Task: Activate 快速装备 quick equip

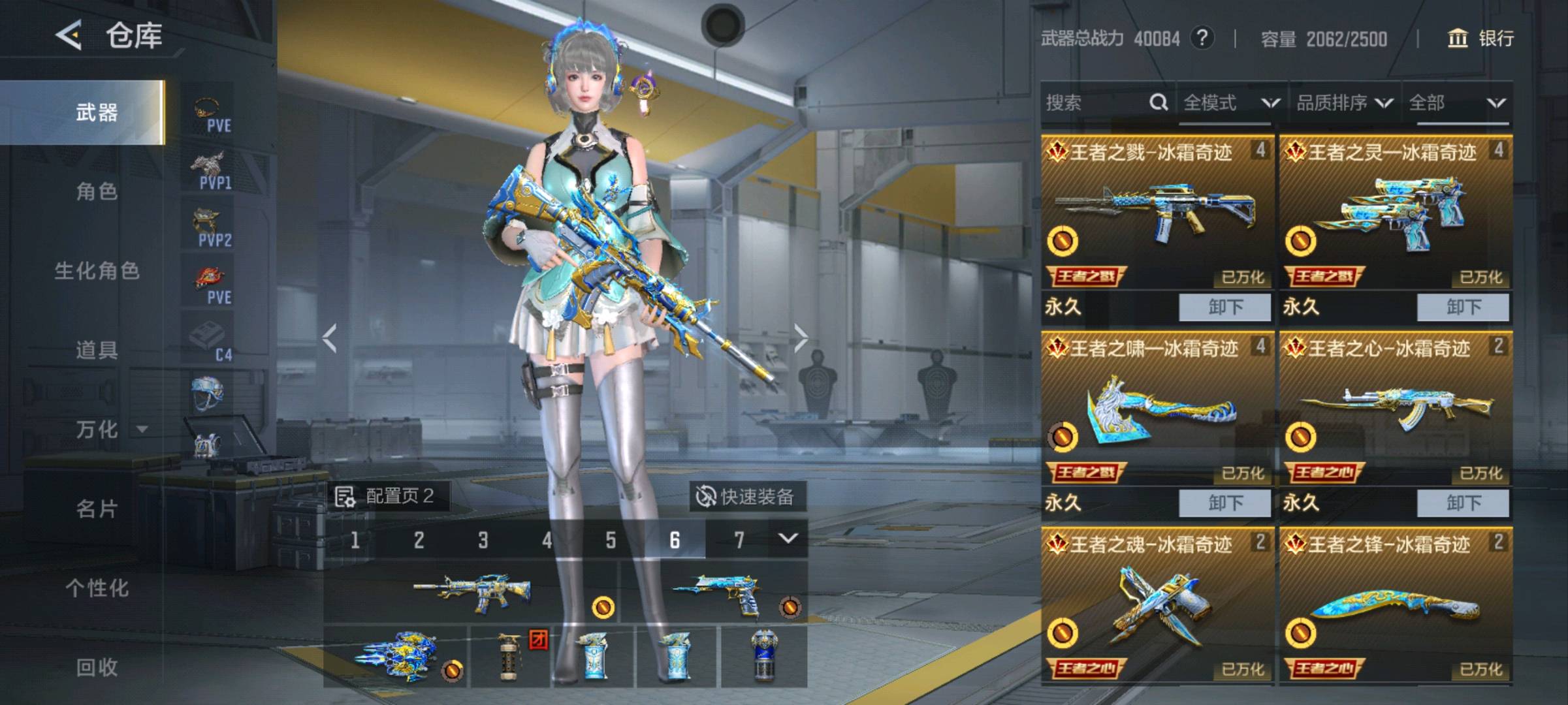Action: click(747, 497)
